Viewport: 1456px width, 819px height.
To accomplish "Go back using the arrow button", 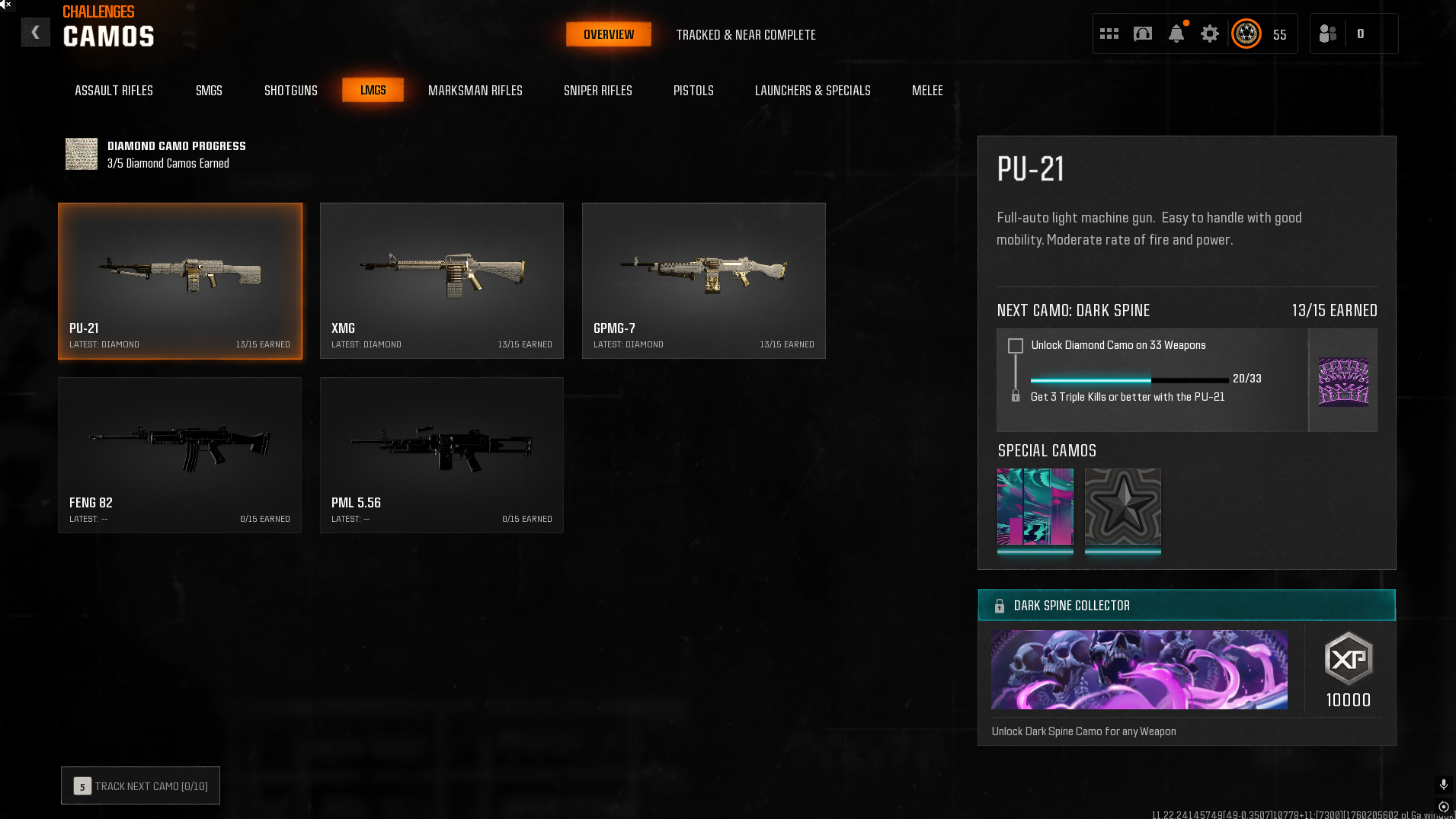I will click(35, 33).
